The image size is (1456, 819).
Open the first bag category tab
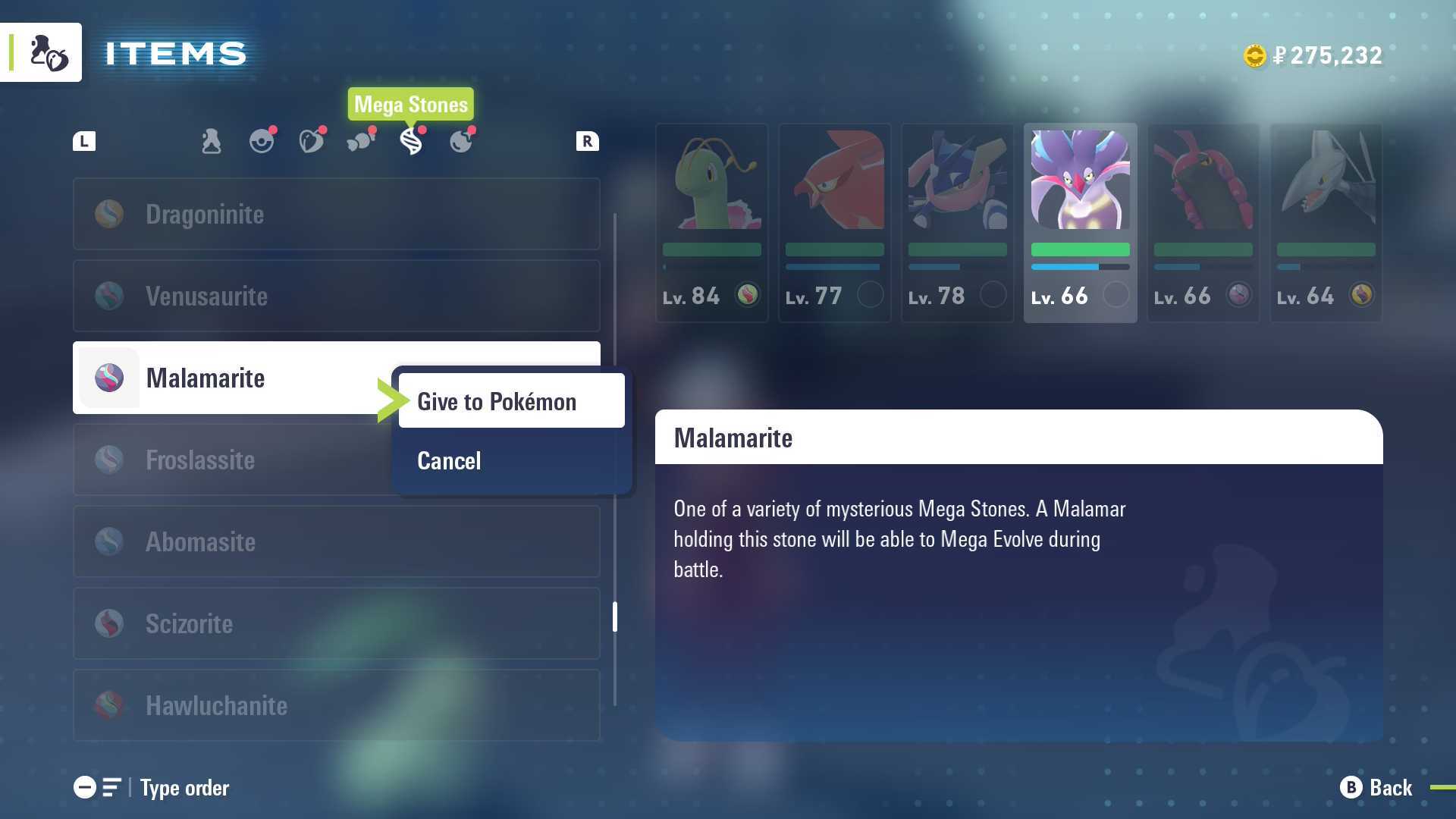click(212, 141)
